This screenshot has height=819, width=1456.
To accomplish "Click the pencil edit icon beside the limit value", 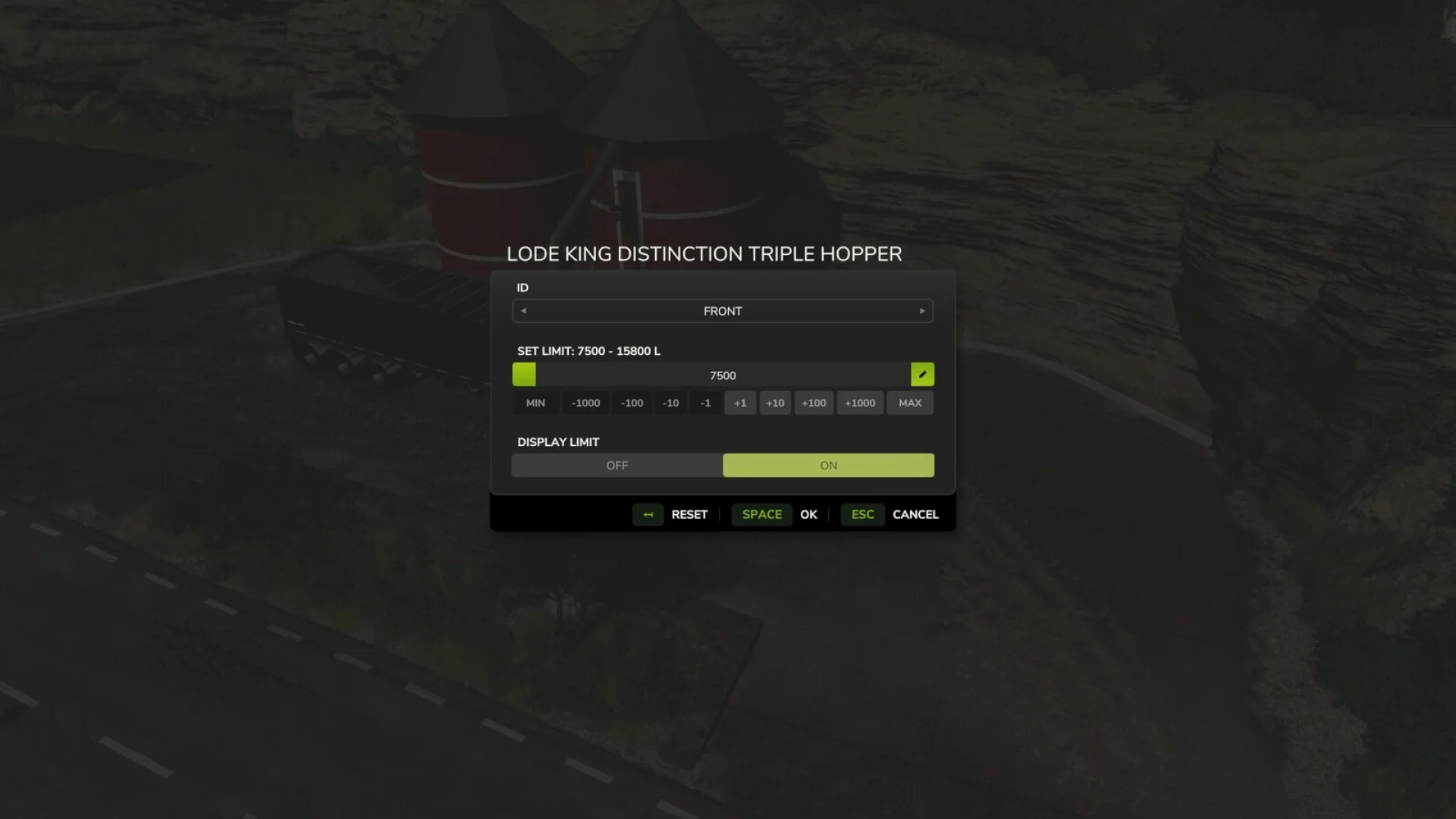I will coord(922,374).
